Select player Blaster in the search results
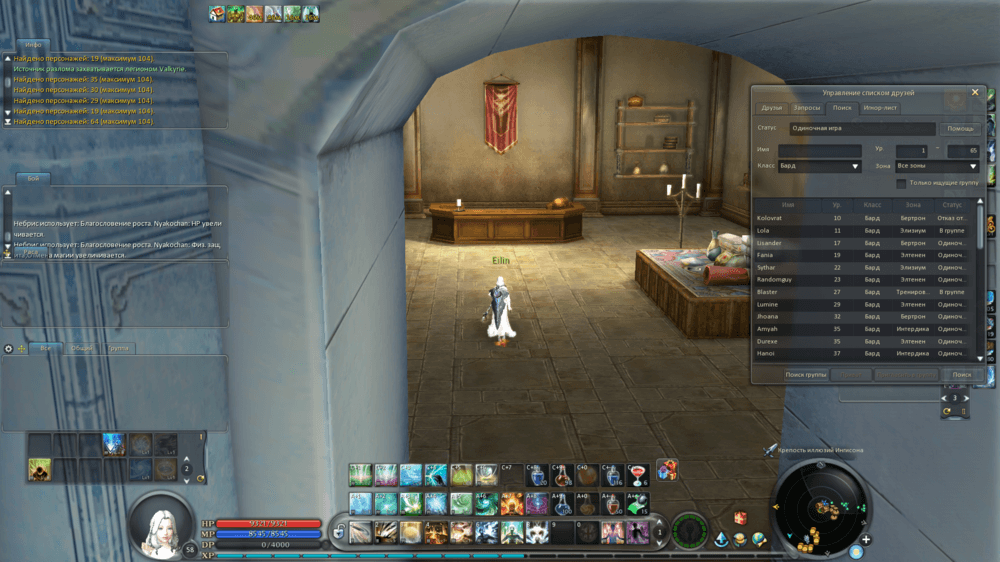This screenshot has height=562, width=1000. [x=768, y=292]
